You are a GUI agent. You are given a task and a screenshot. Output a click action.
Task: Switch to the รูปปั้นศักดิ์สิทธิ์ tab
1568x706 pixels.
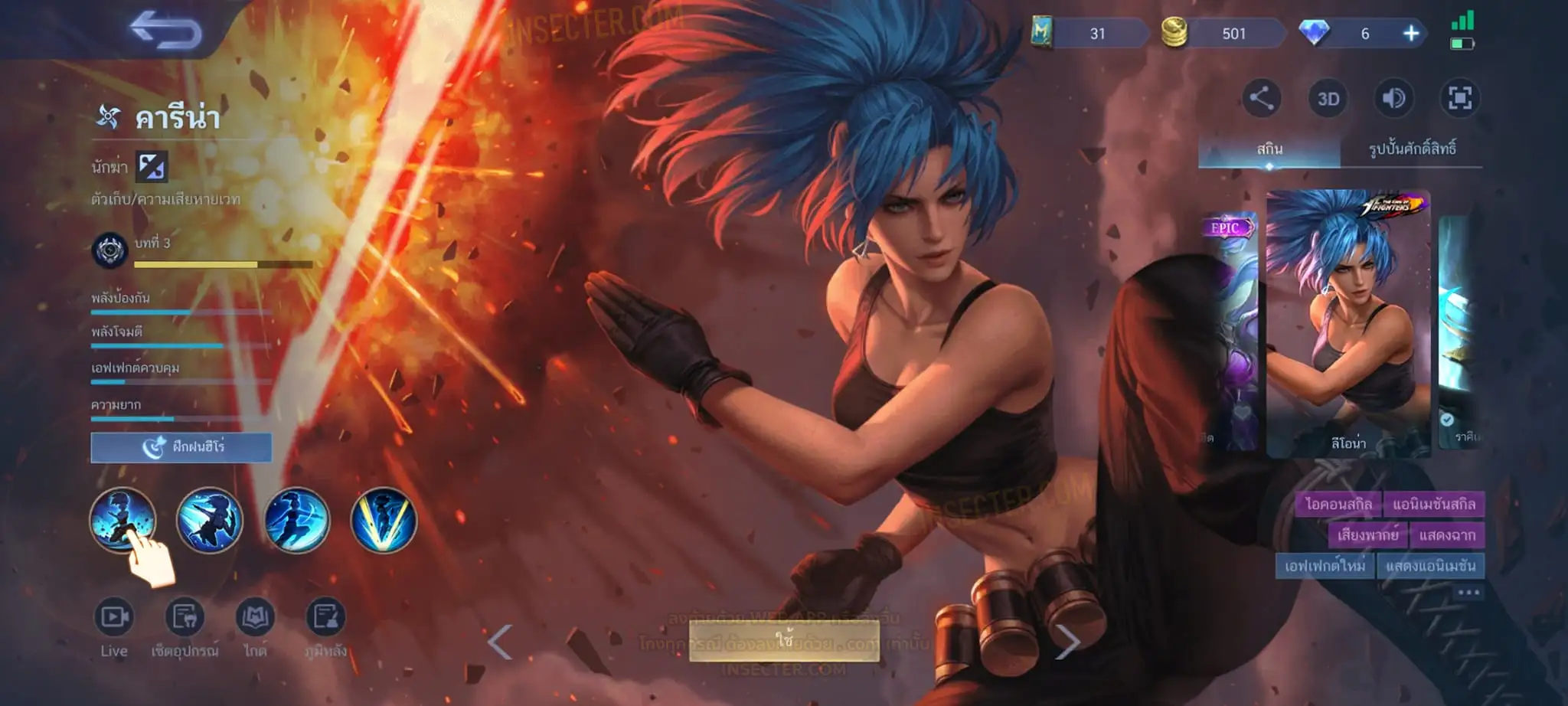(x=1412, y=149)
